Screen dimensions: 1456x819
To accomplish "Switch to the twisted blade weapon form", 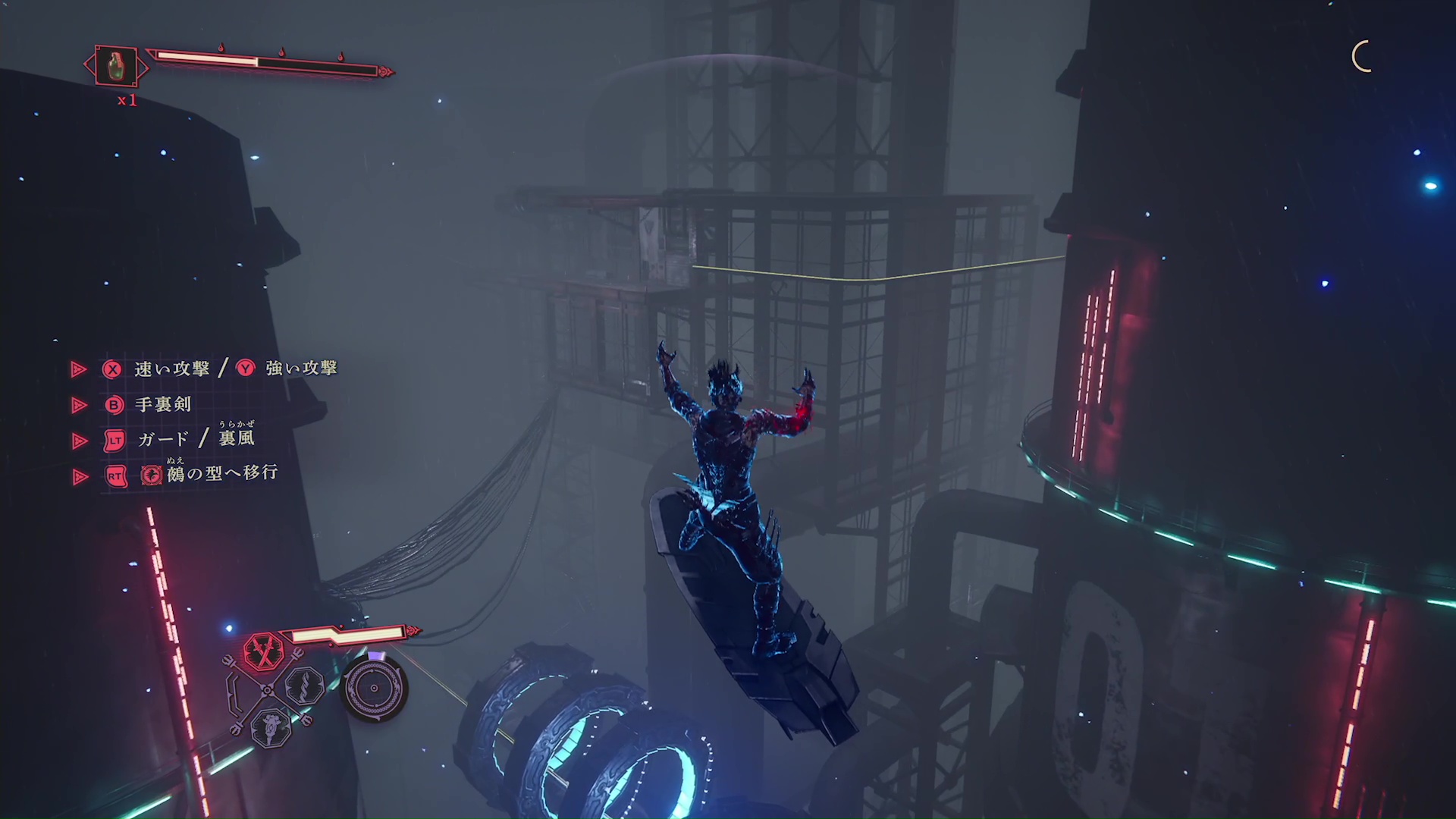I will click(x=305, y=686).
